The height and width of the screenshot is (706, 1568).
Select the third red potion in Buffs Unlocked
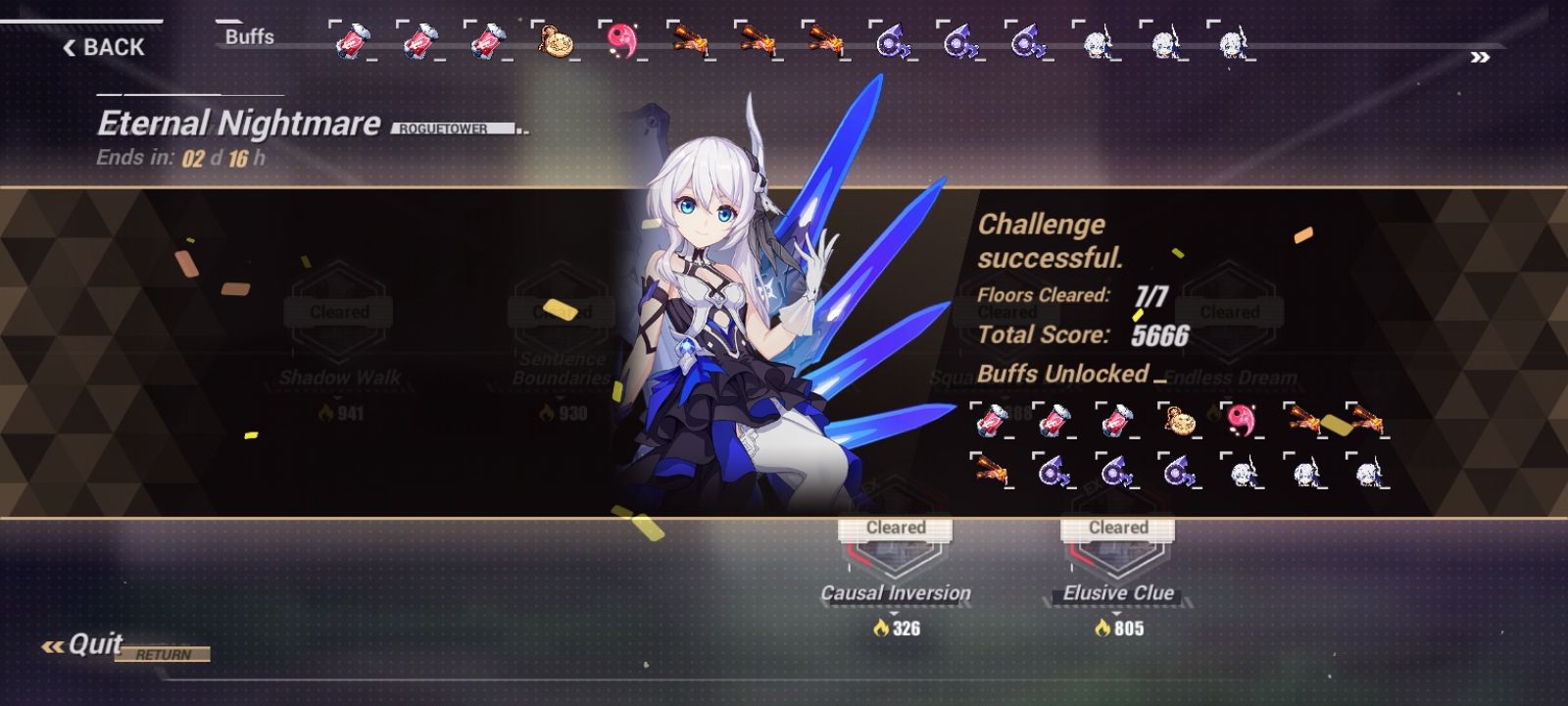1115,422
